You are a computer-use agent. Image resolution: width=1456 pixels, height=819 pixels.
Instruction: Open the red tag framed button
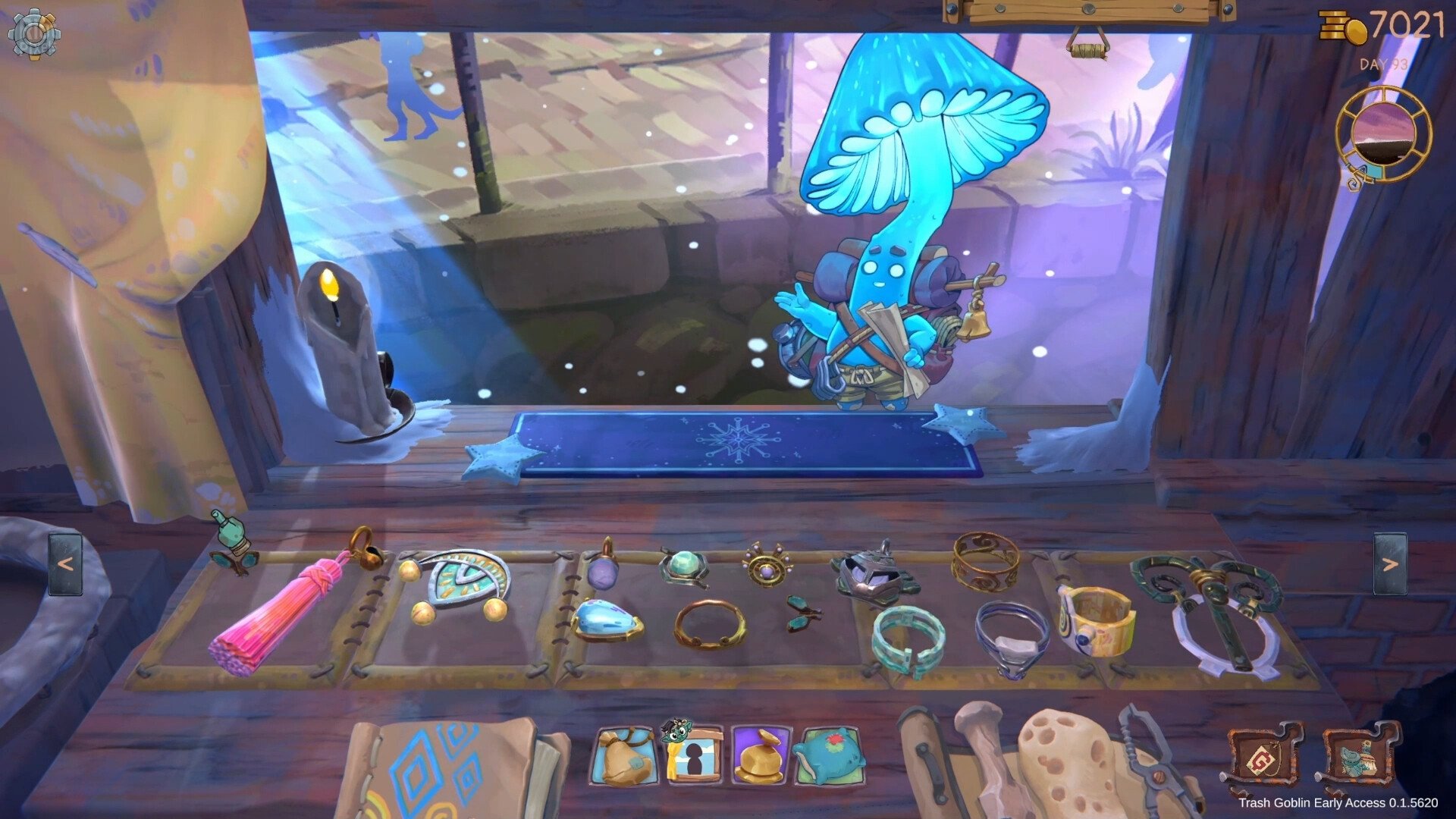click(x=1263, y=758)
